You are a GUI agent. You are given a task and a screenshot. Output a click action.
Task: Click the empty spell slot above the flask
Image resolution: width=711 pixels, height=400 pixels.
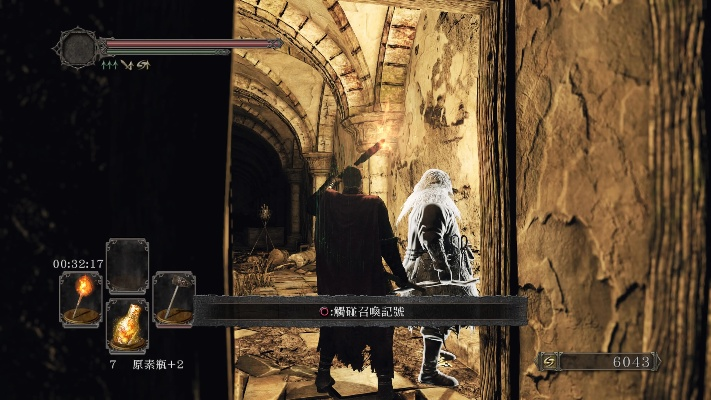click(127, 265)
